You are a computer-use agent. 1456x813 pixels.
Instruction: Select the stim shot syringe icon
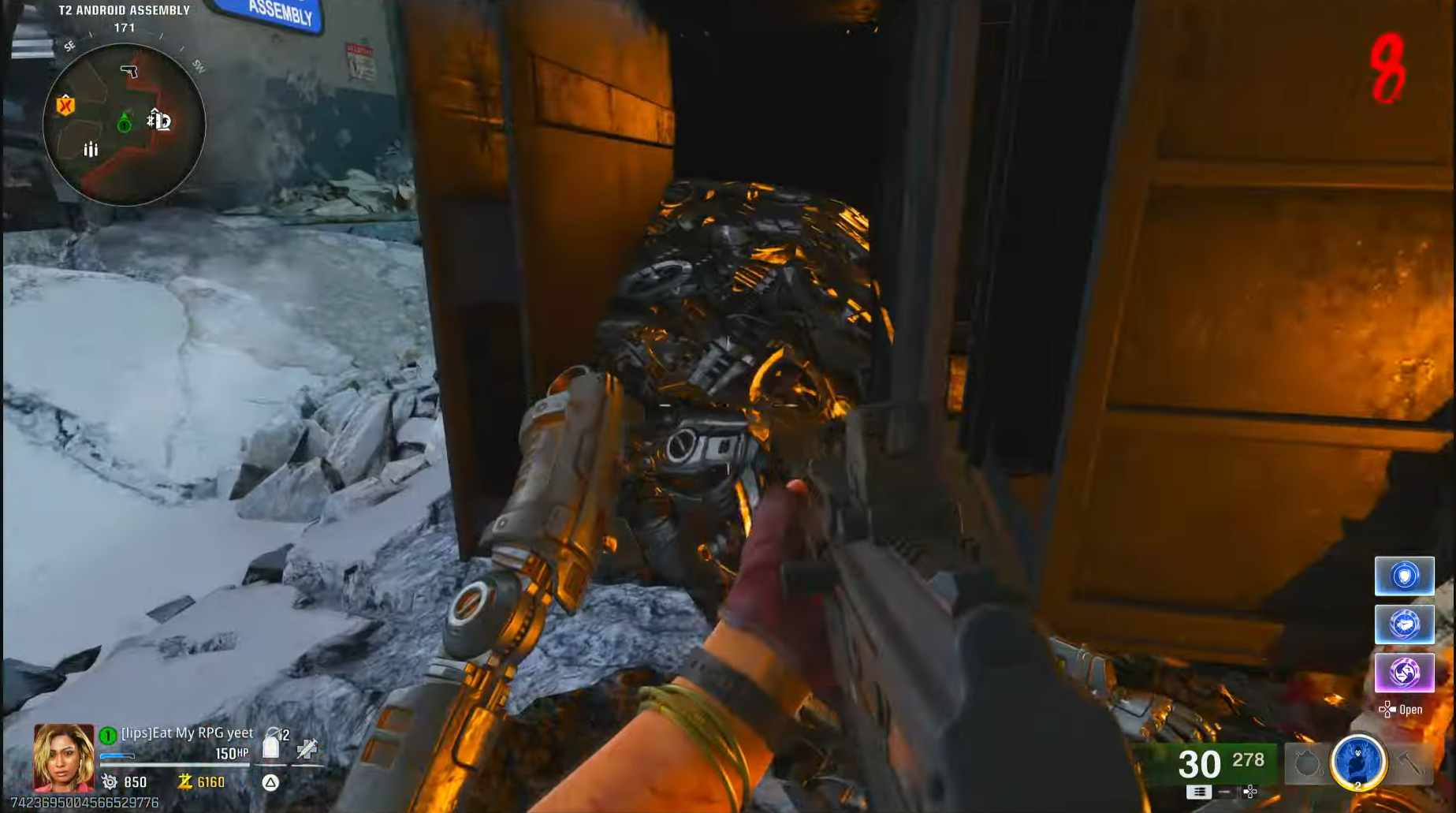[307, 749]
